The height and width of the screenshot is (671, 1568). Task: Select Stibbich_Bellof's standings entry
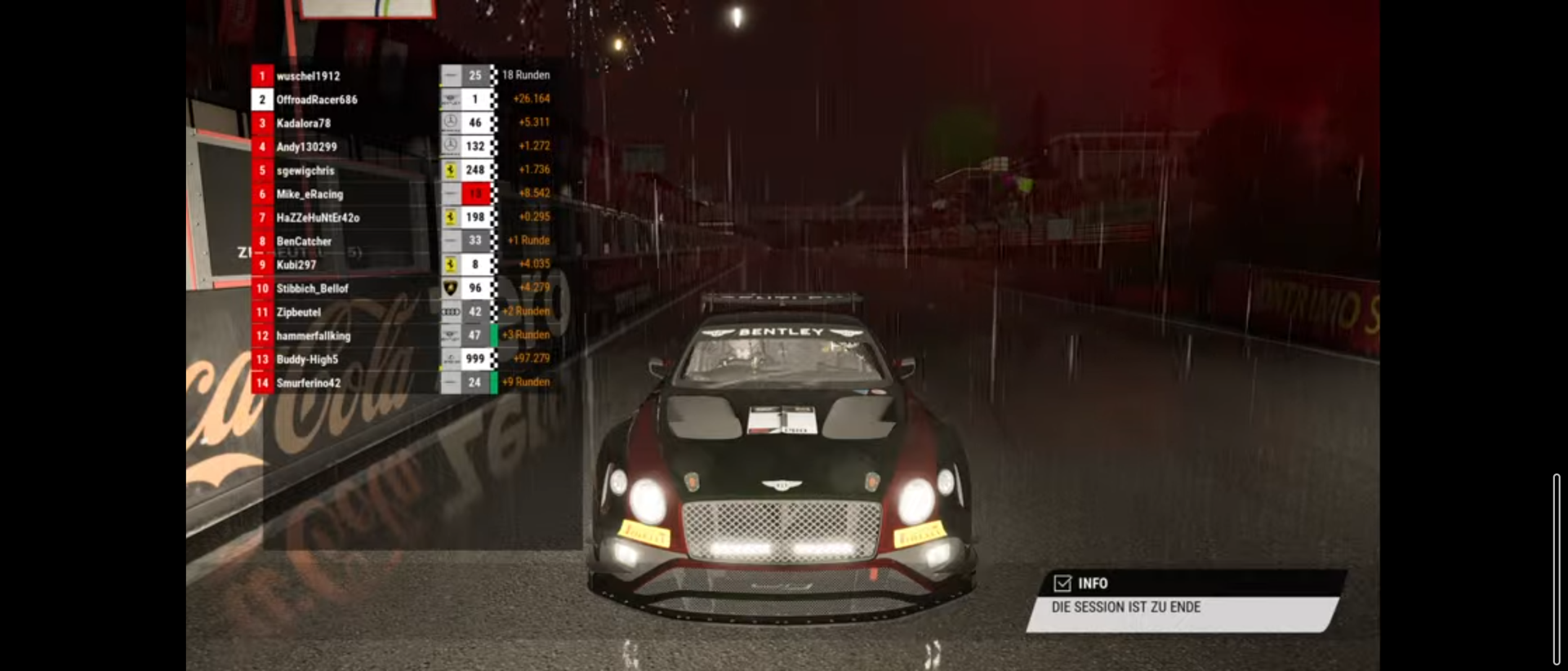tap(312, 289)
